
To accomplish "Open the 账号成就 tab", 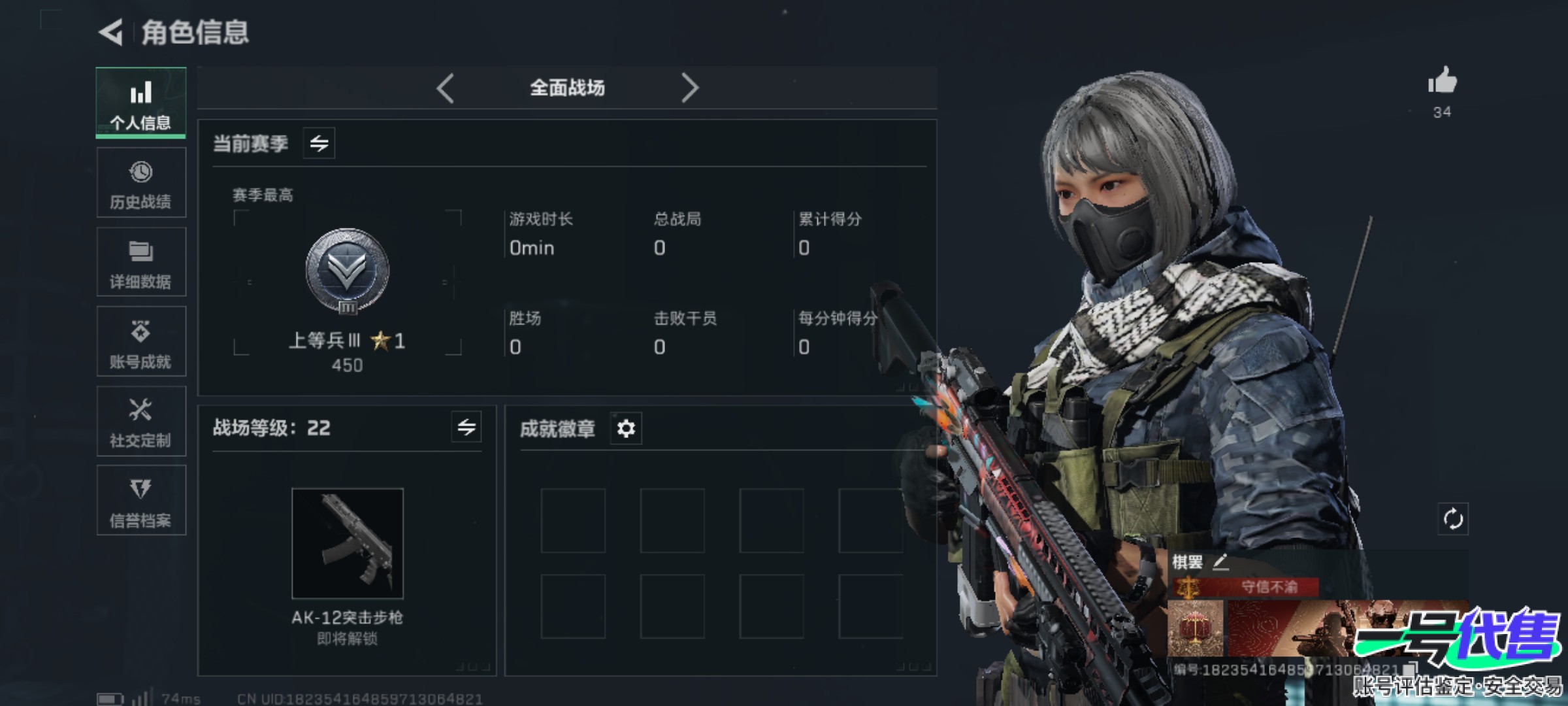I will pos(141,342).
